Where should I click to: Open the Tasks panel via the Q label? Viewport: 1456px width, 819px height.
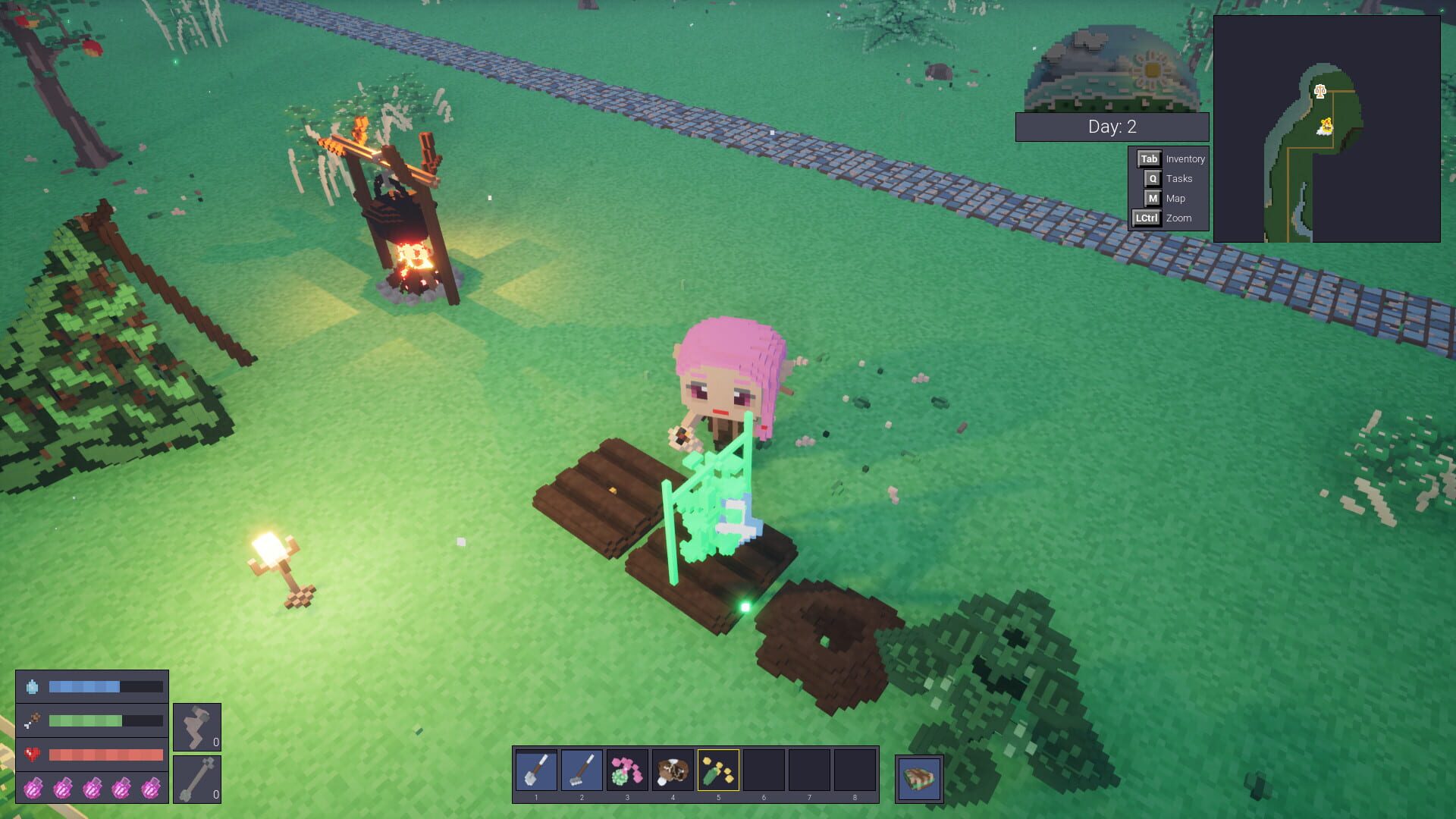1152,178
